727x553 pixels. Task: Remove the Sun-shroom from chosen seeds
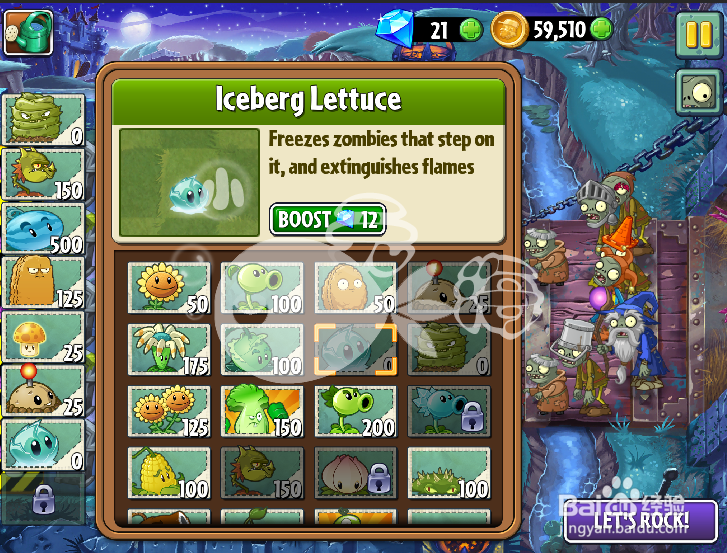[43, 336]
